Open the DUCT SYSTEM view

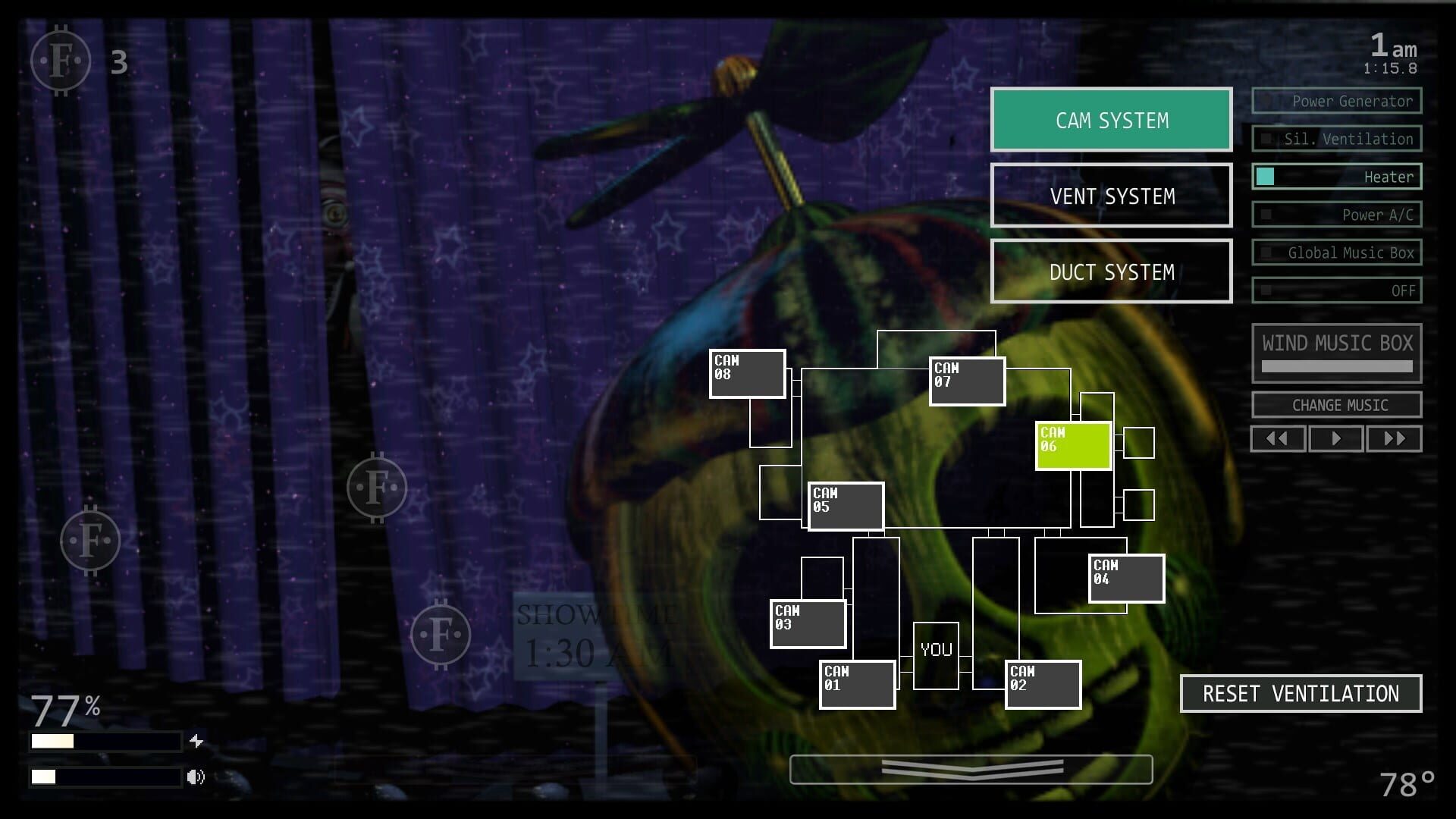point(1110,271)
